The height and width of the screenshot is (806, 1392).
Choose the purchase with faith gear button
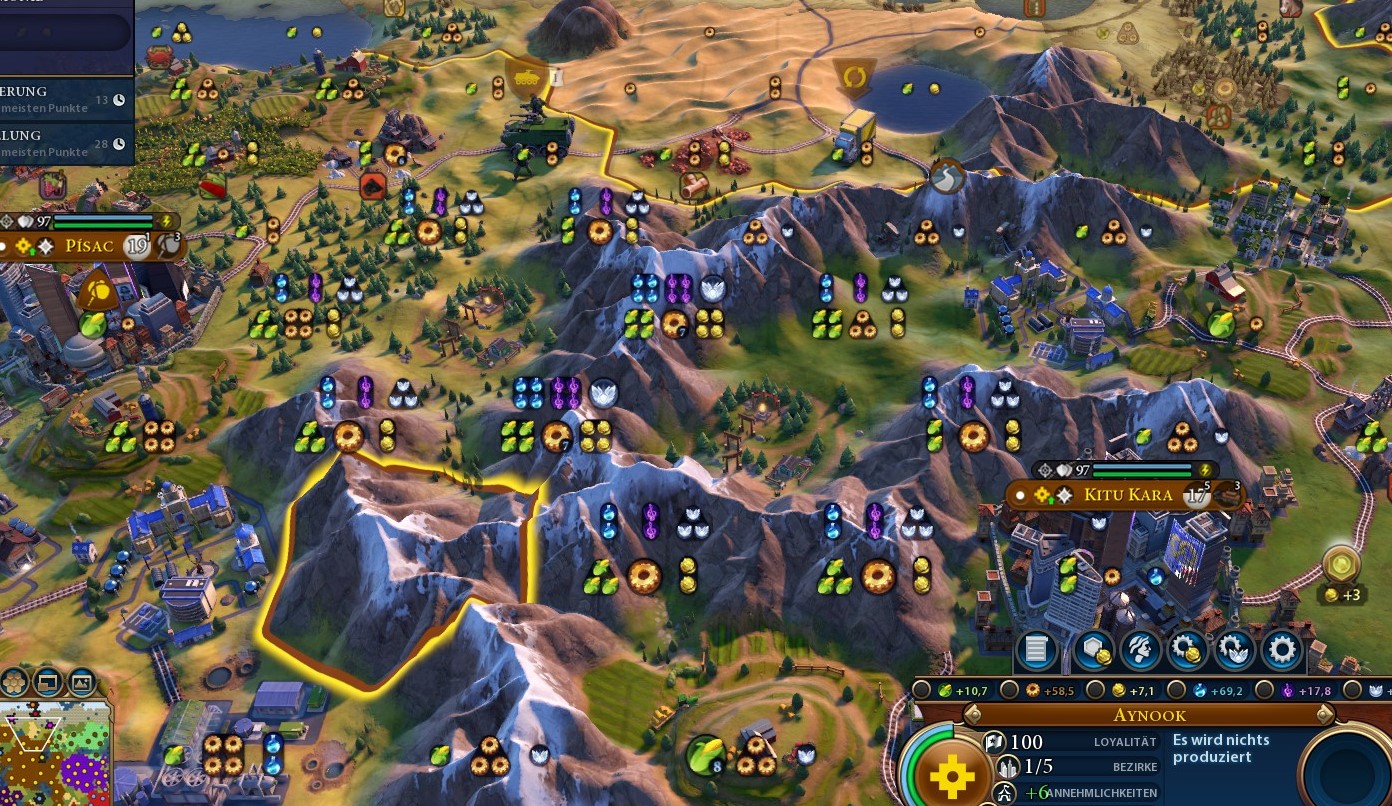pos(1235,651)
